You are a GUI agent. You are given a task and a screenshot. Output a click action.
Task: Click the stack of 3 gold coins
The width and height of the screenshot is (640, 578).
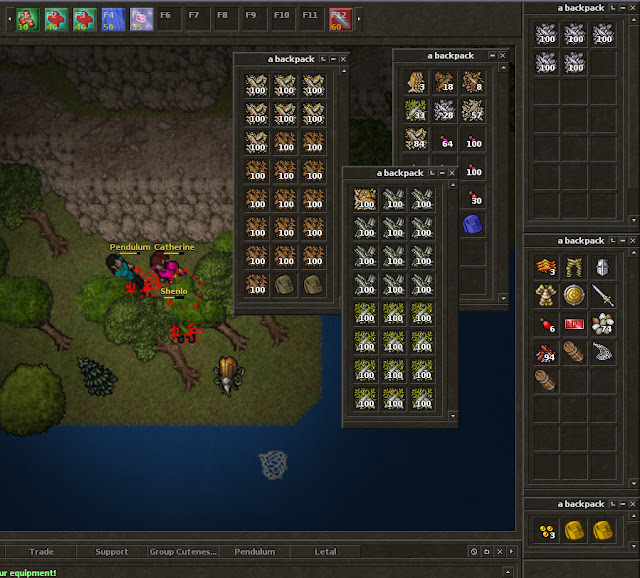(x=545, y=531)
